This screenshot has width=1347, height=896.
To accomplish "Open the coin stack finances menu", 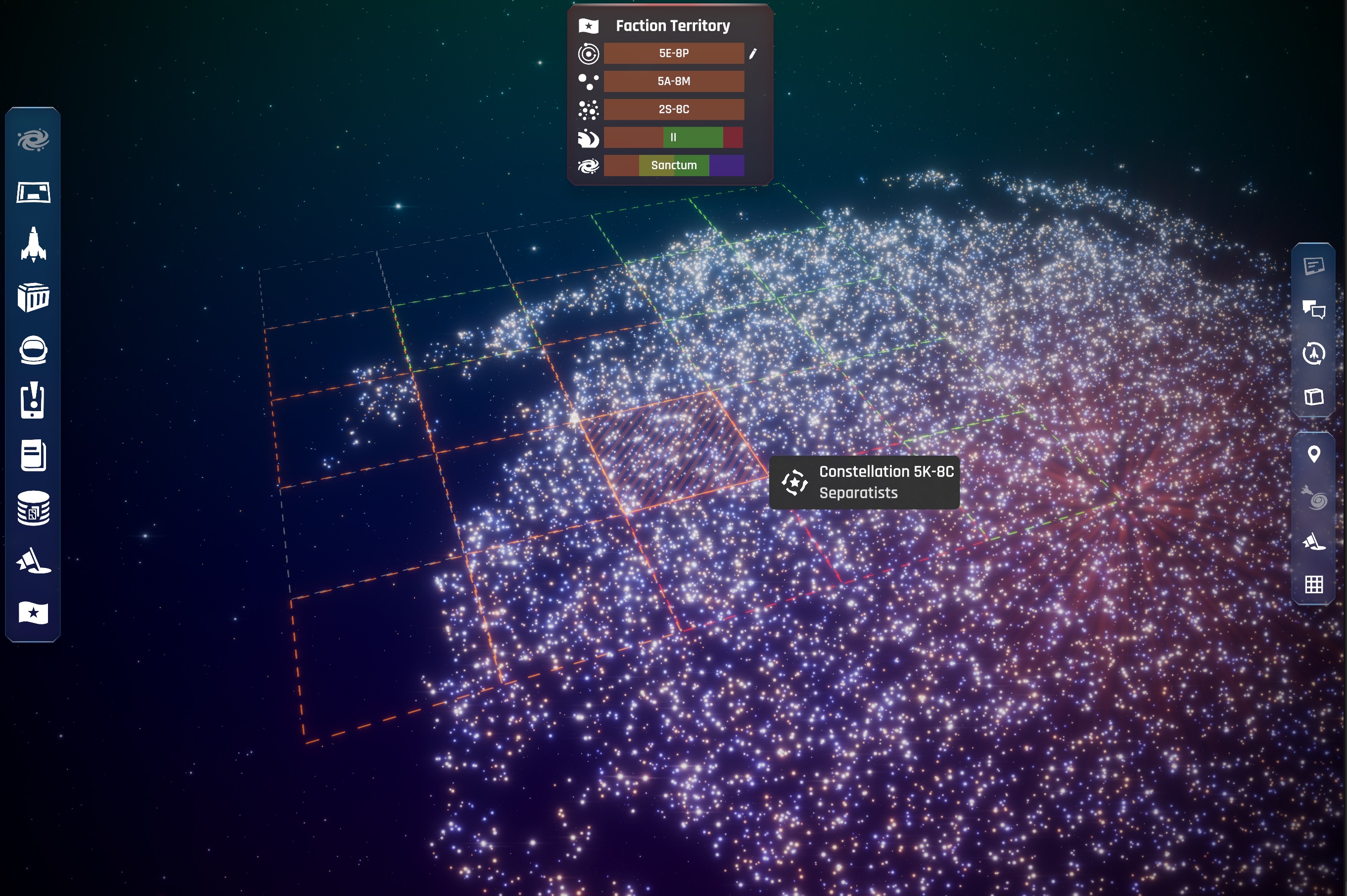I will [x=33, y=508].
